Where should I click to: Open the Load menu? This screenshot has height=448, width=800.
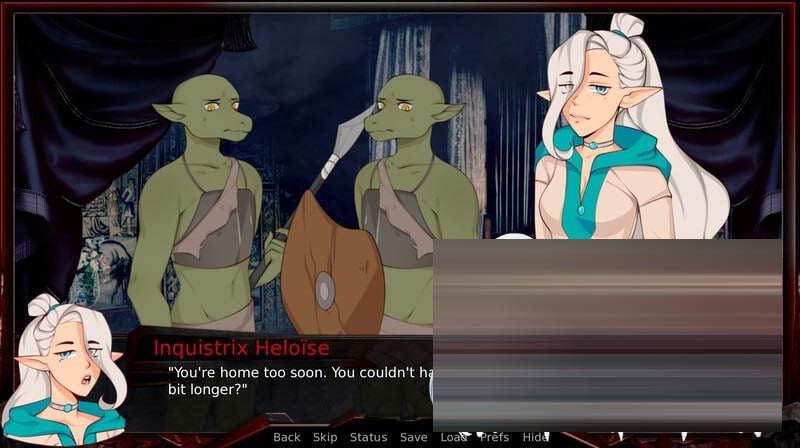(x=453, y=437)
